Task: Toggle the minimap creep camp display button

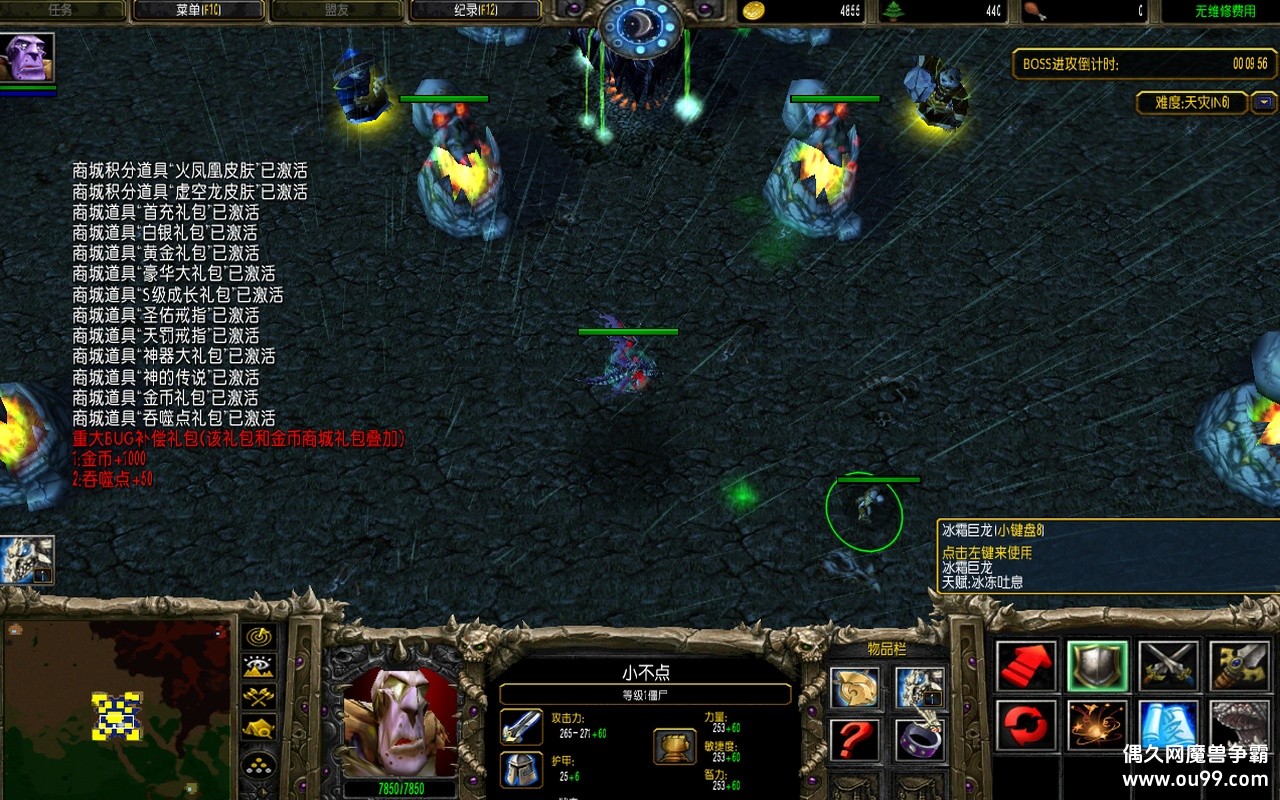Action: pyautogui.click(x=261, y=729)
